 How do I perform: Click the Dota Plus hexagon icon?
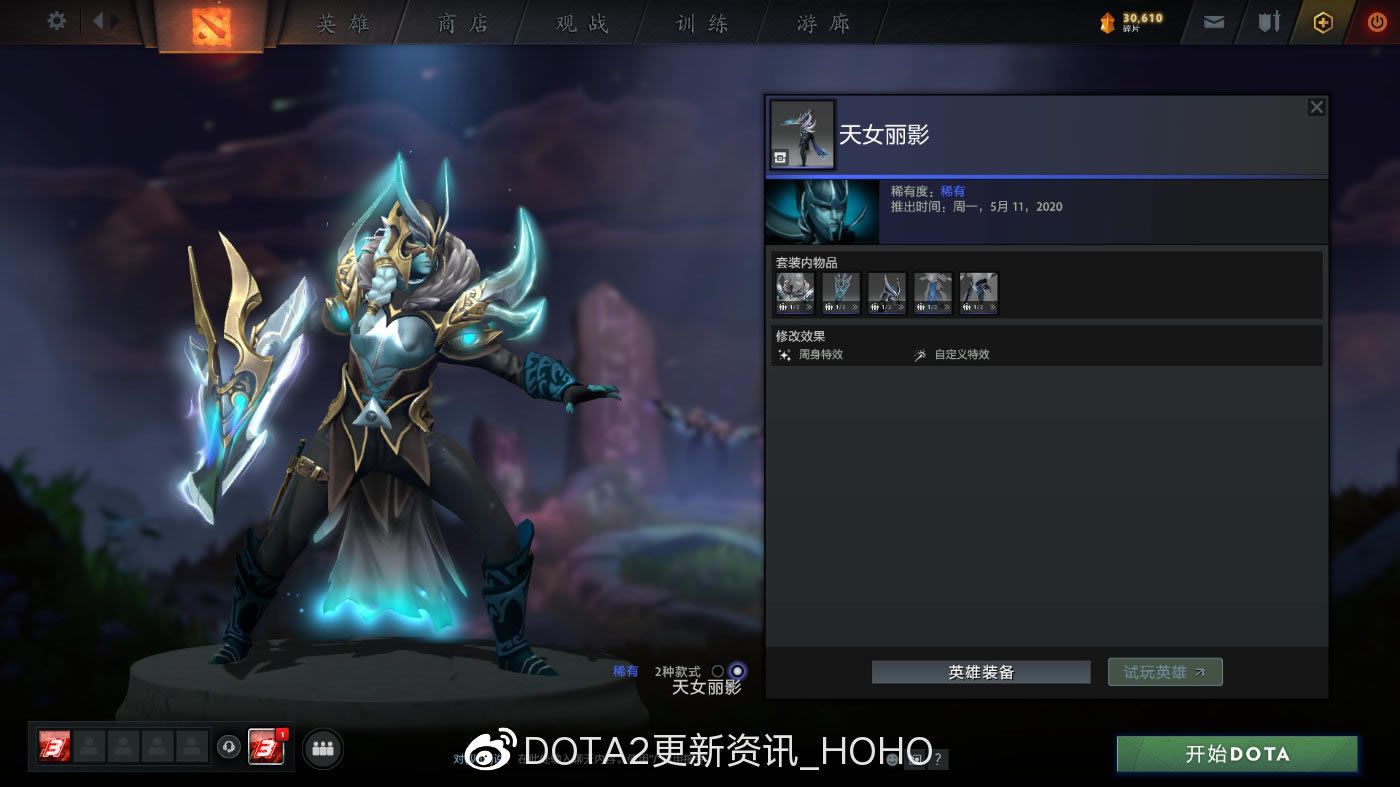coord(1322,21)
